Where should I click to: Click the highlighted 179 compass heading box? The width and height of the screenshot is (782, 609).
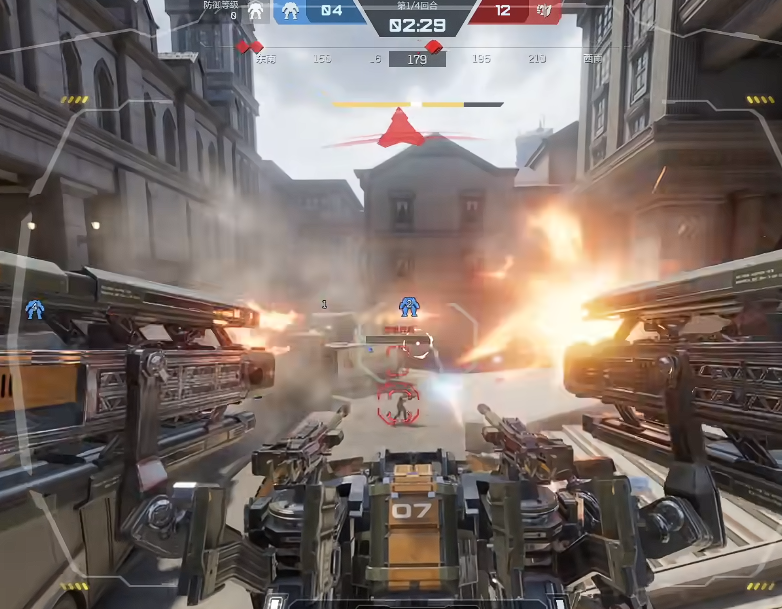point(417,59)
